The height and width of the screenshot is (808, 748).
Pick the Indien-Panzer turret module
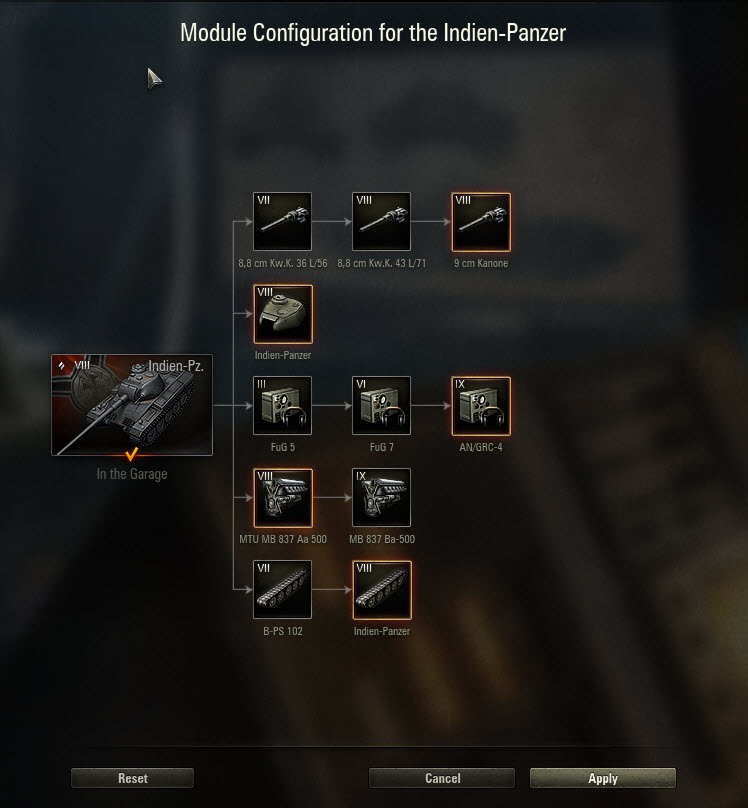(x=282, y=314)
